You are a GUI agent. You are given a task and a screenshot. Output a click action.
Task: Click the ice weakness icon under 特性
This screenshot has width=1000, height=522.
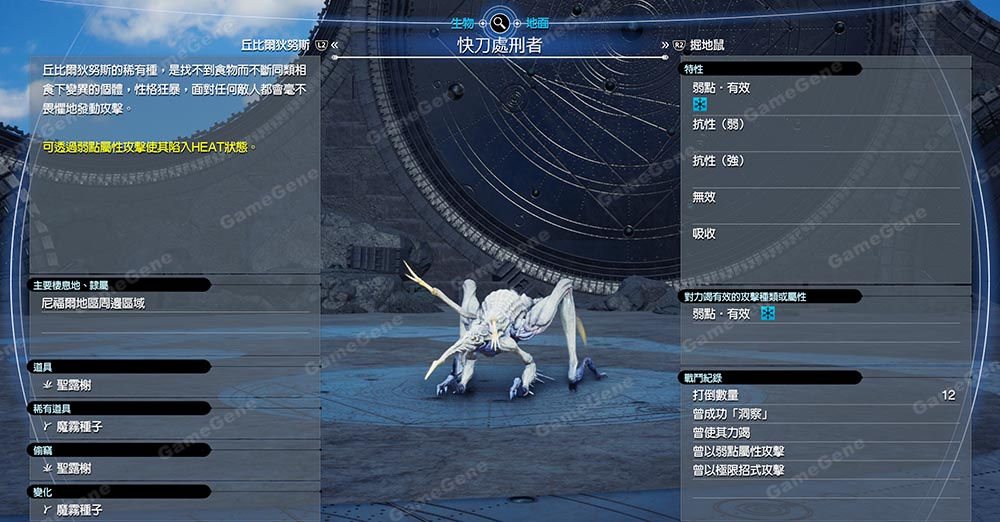click(x=700, y=105)
